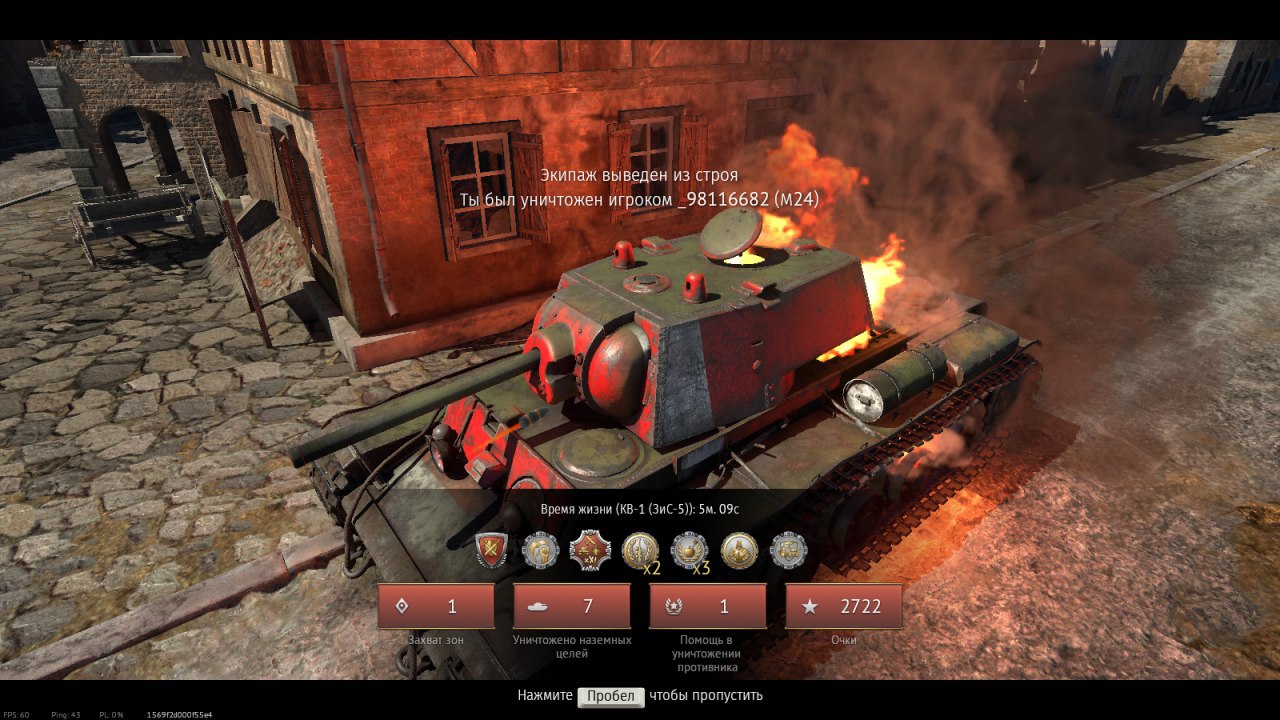Select the silver raised-fist medal

click(x=541, y=550)
